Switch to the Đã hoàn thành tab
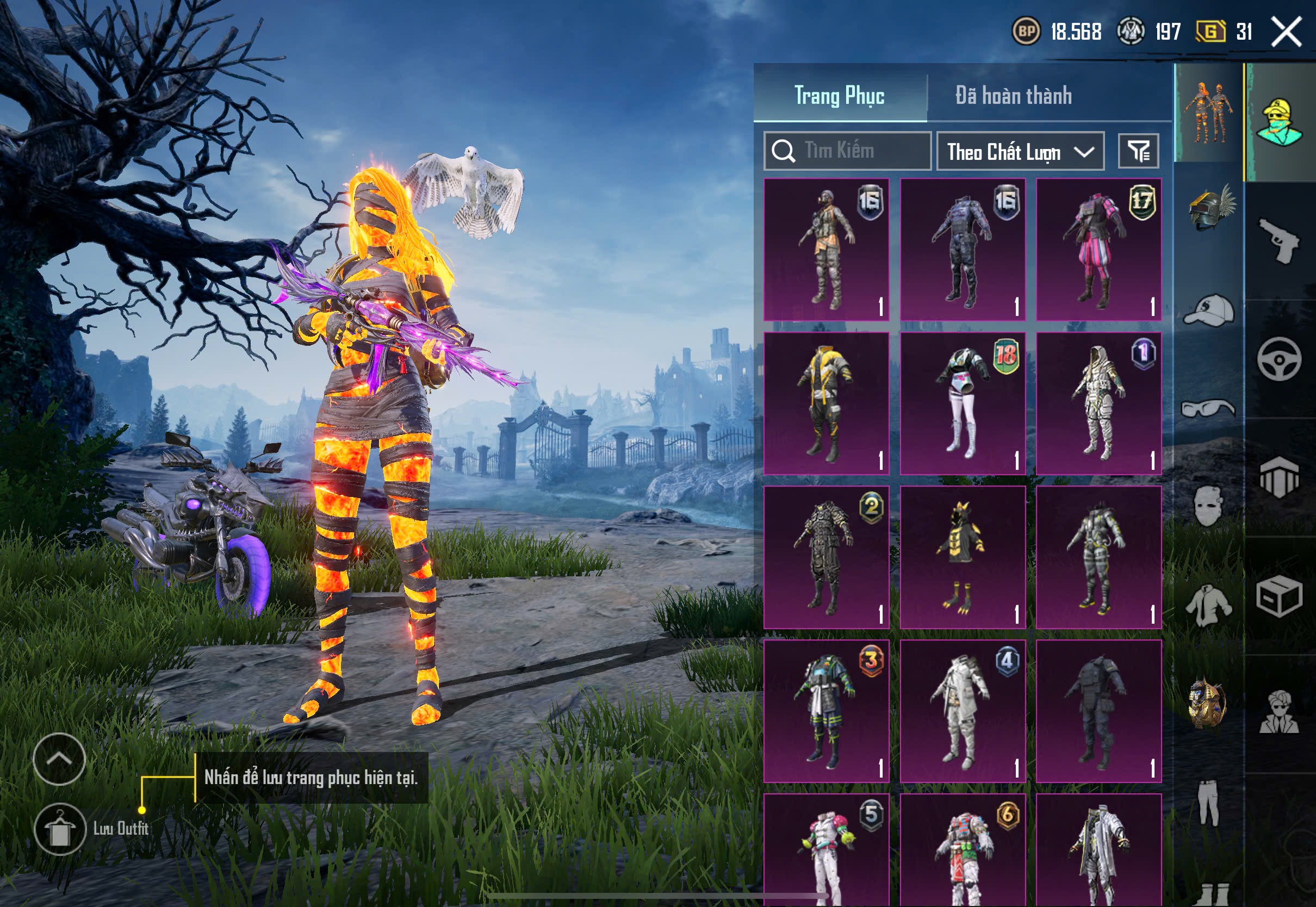The width and height of the screenshot is (1316, 907). (1013, 96)
